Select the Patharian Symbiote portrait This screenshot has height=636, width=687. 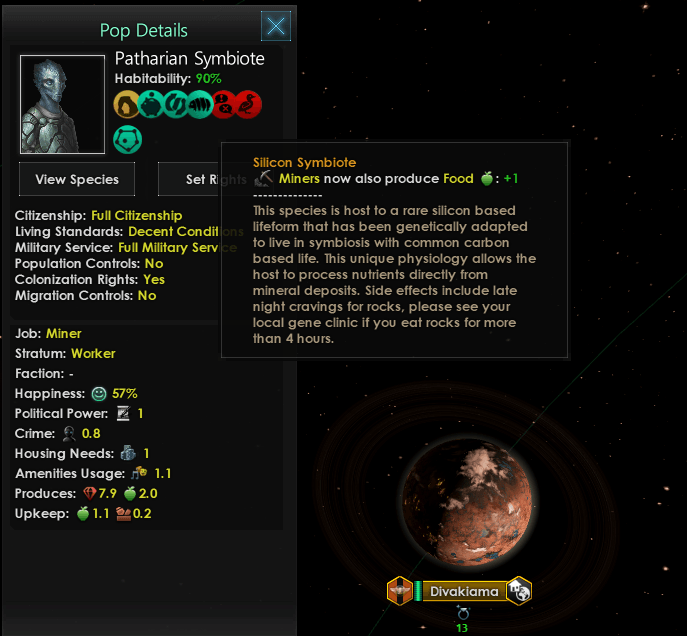pyautogui.click(x=62, y=104)
